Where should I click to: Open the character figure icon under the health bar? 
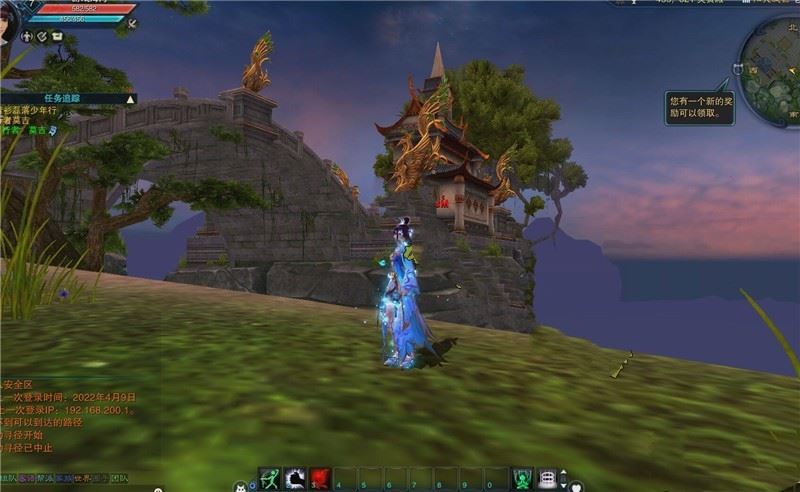coord(27,36)
